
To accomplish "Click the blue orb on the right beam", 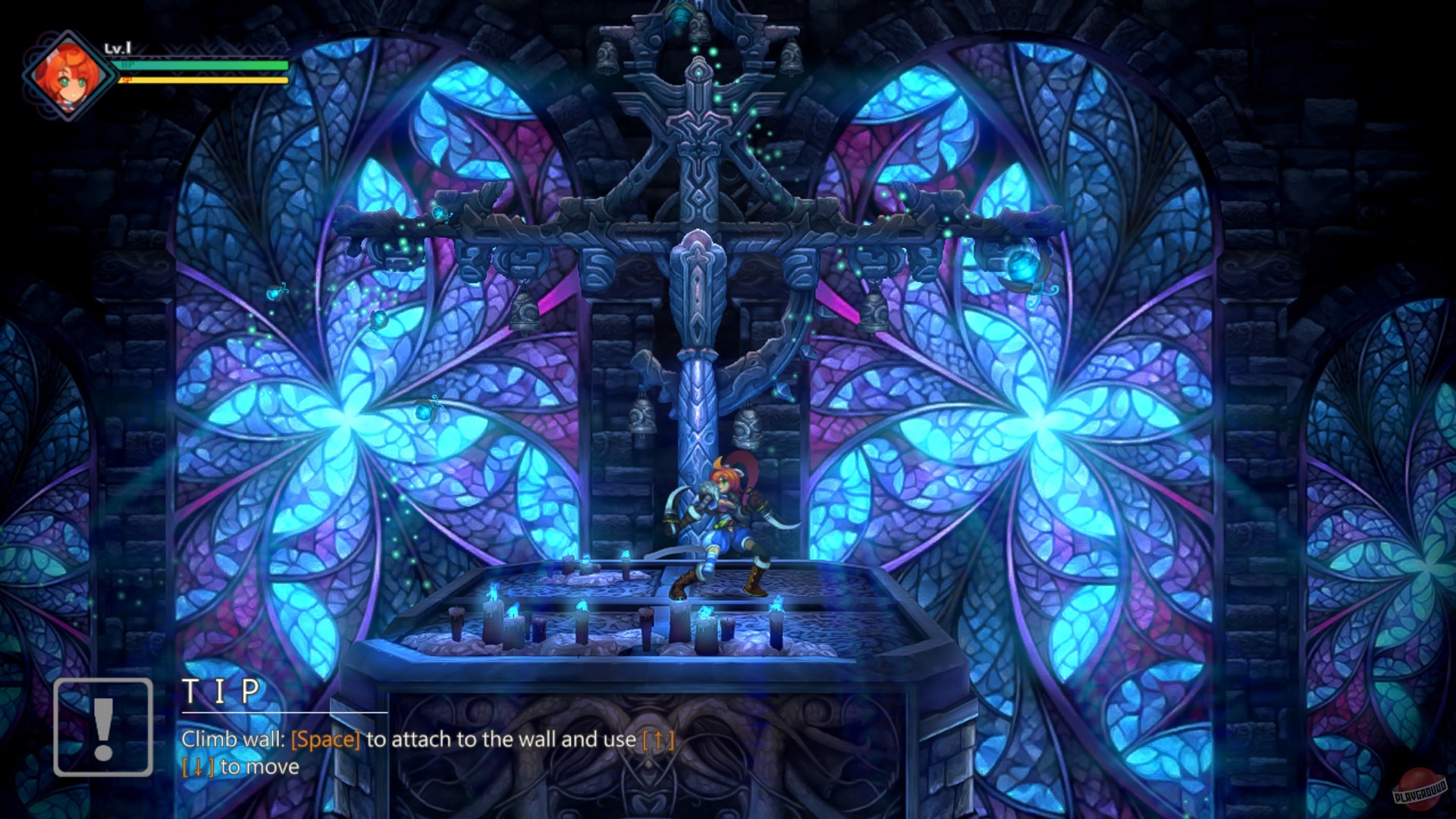I will 1021,265.
